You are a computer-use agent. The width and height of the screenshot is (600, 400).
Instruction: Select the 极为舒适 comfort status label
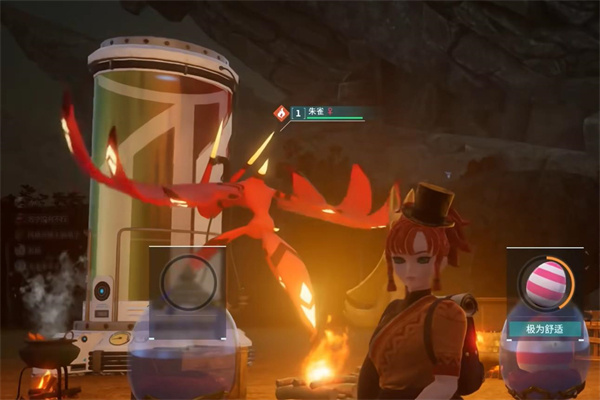pyautogui.click(x=545, y=328)
